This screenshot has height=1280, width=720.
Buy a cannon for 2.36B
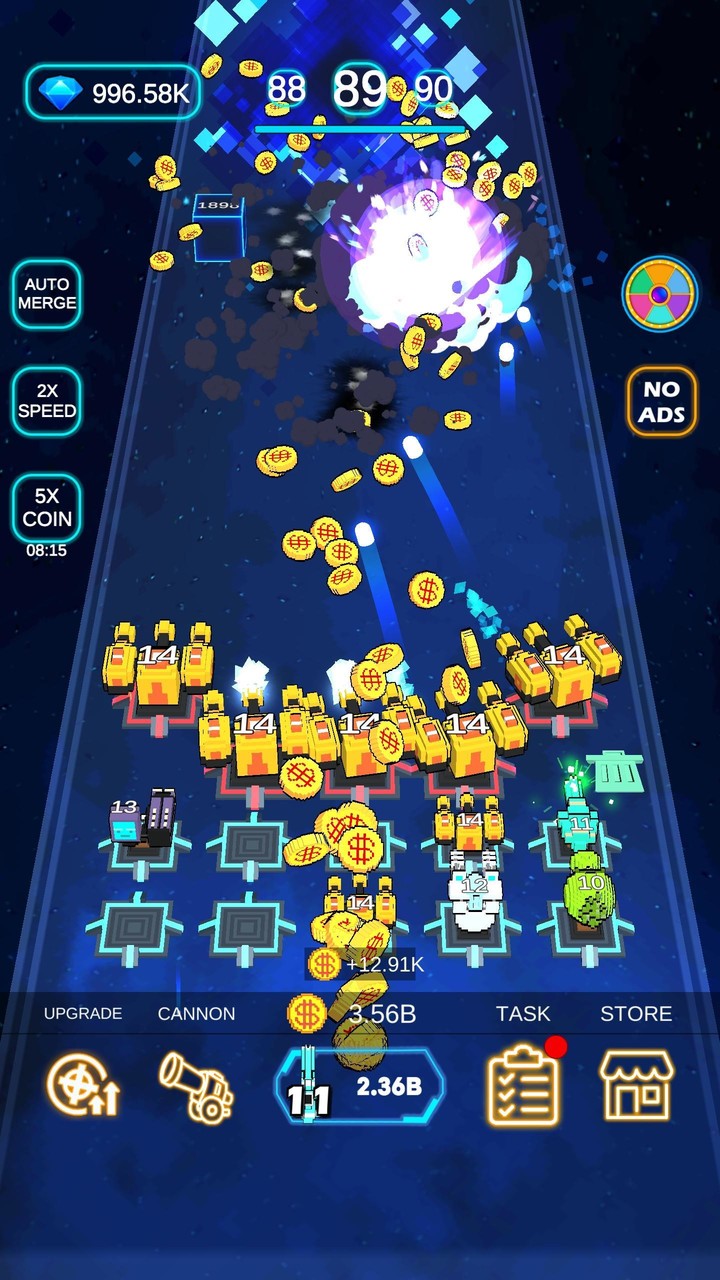tap(360, 1087)
